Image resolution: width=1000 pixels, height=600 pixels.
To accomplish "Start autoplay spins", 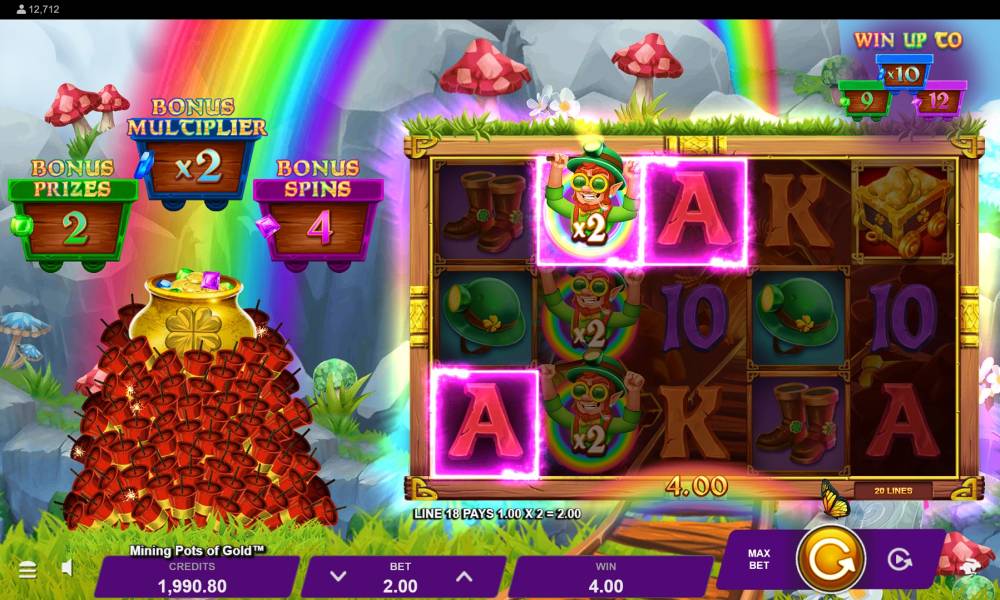I will [x=900, y=559].
